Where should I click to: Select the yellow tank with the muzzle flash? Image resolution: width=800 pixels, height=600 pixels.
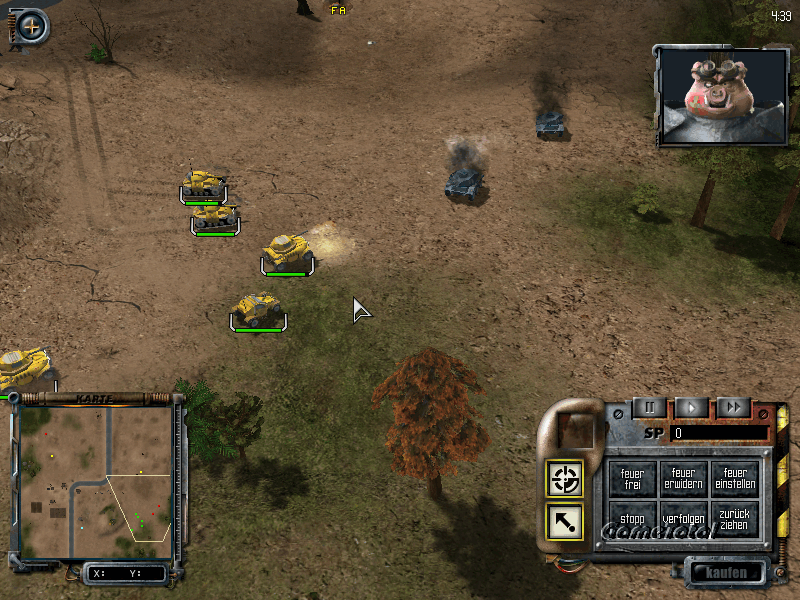coord(287,251)
